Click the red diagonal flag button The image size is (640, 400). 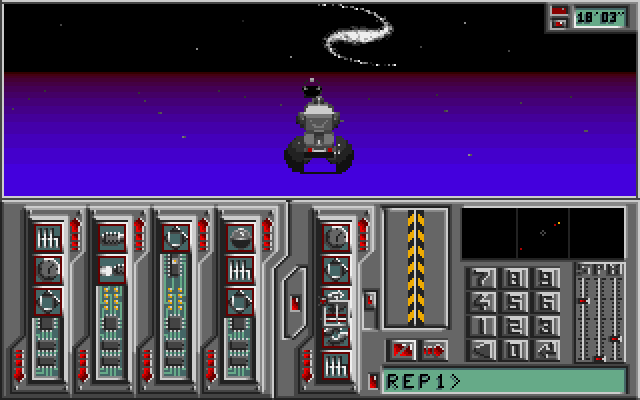(403, 350)
